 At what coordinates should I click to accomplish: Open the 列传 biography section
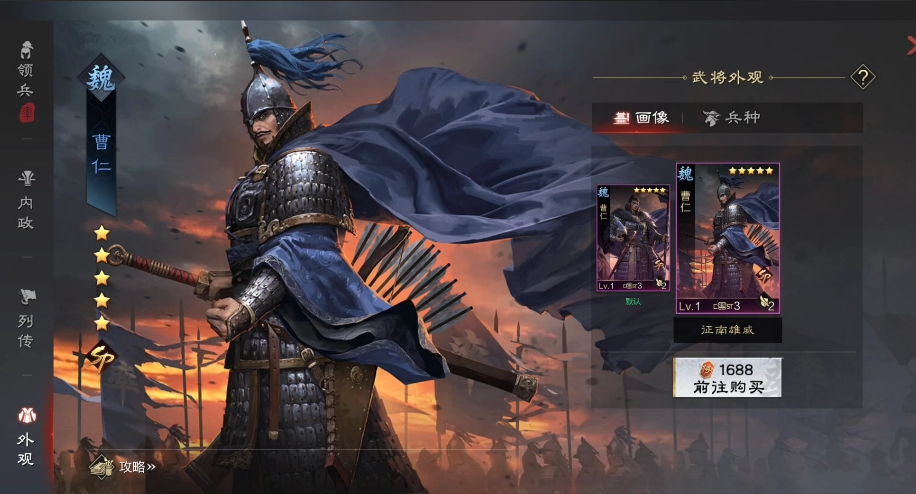[x=26, y=320]
